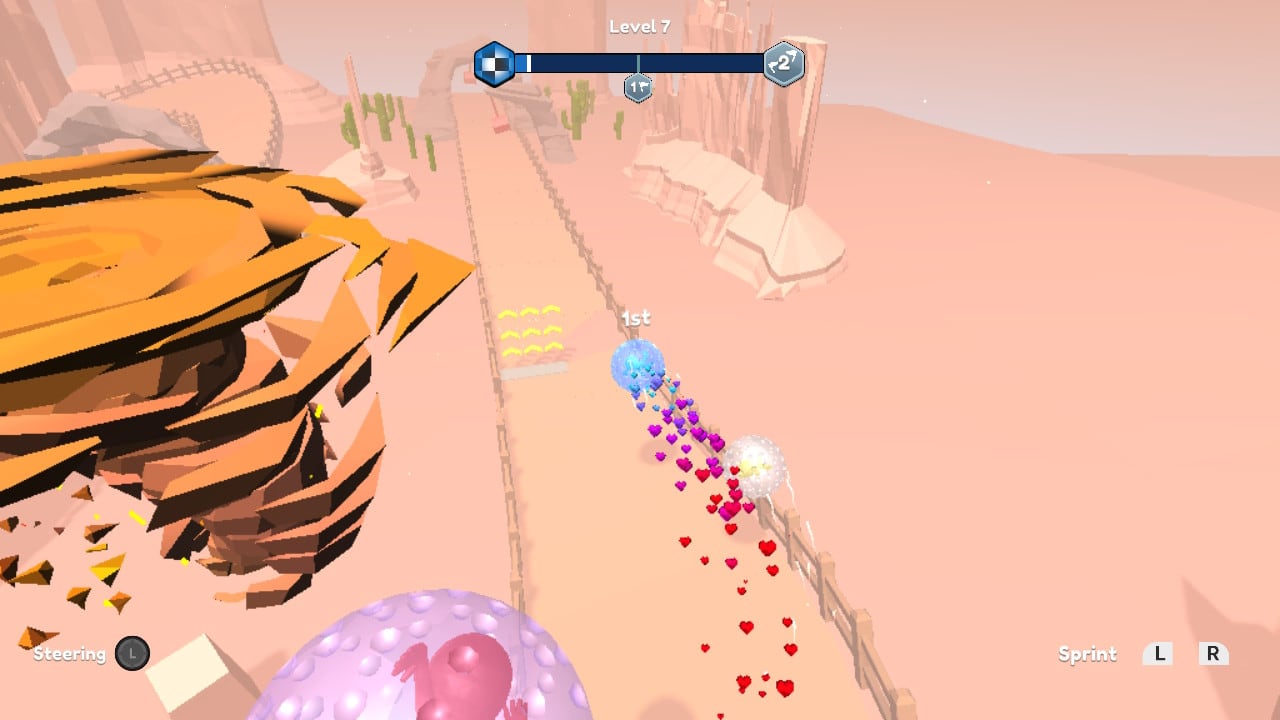Open the Level 7 progress details
Viewport: 1280px width, 720px height.
[640, 26]
